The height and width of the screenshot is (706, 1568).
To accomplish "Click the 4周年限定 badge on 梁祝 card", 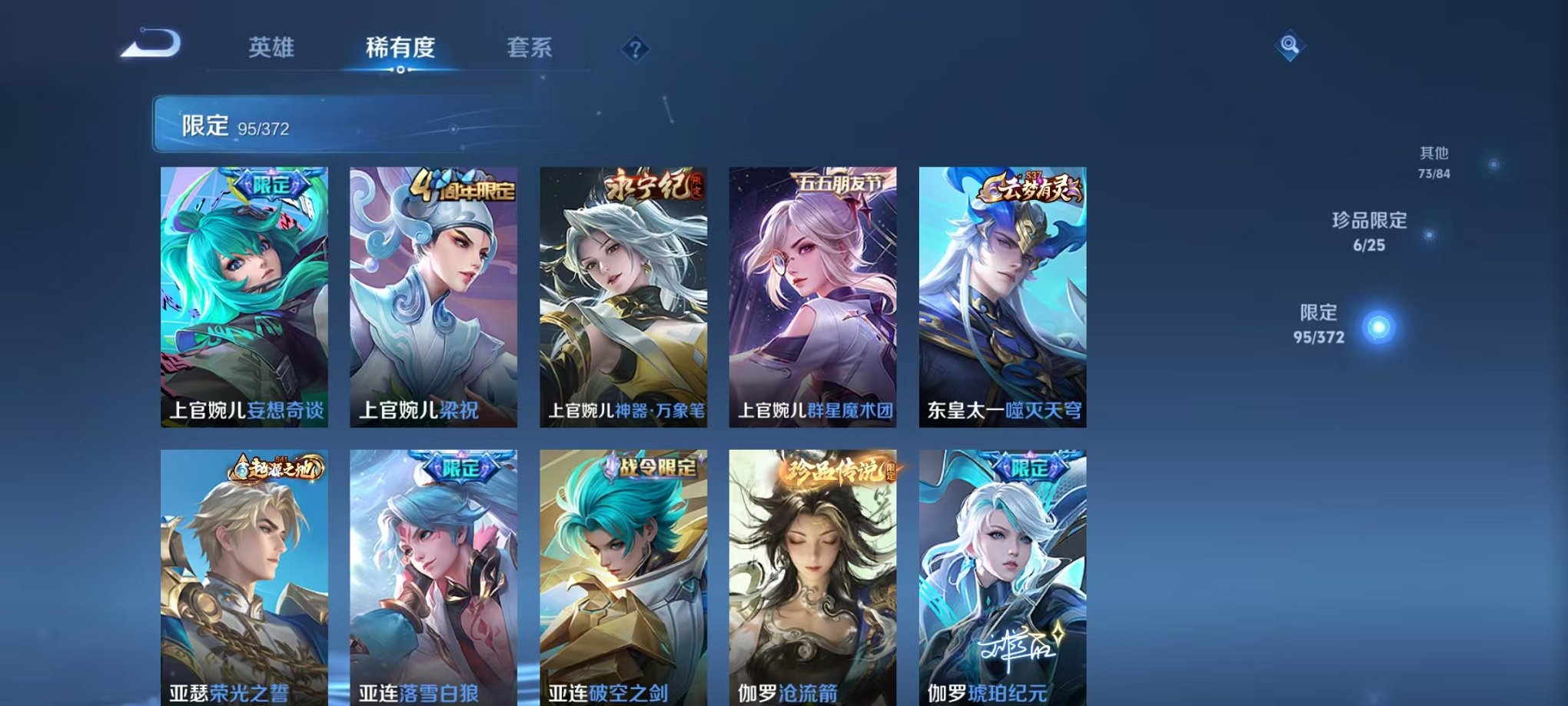I will (x=457, y=185).
